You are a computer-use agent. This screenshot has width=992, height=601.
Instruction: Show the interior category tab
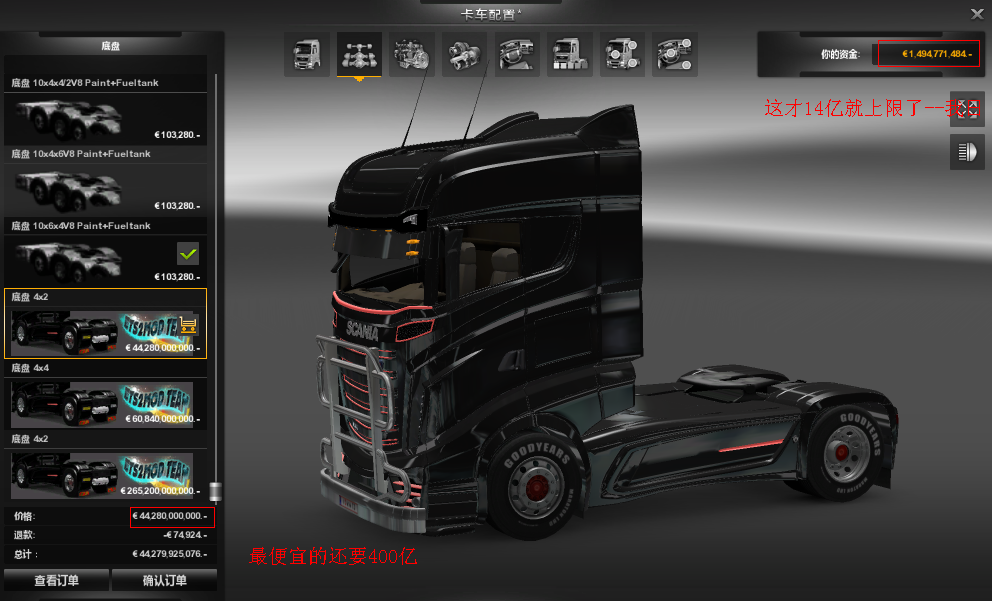pos(517,54)
